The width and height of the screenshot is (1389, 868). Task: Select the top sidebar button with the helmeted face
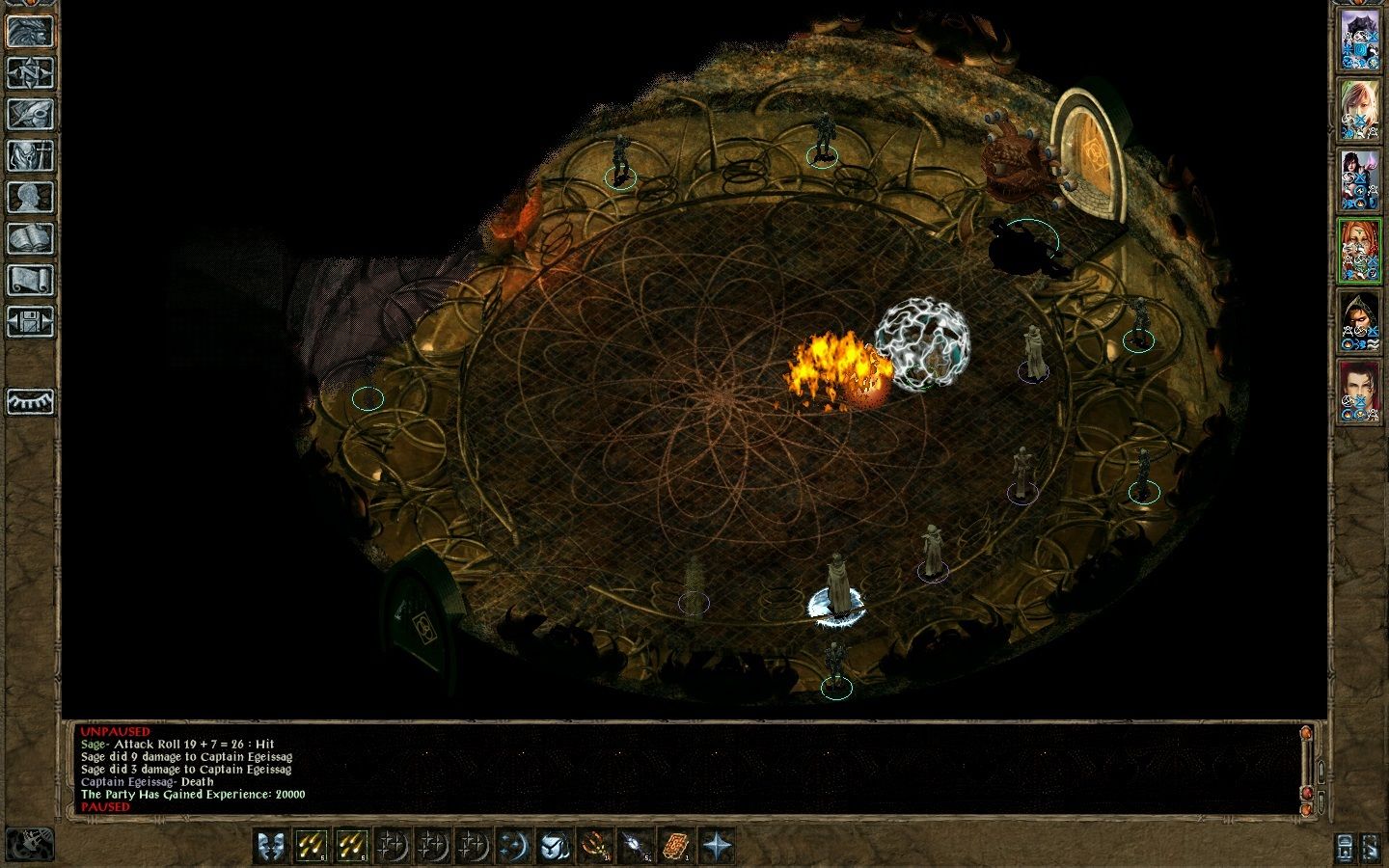(x=31, y=31)
